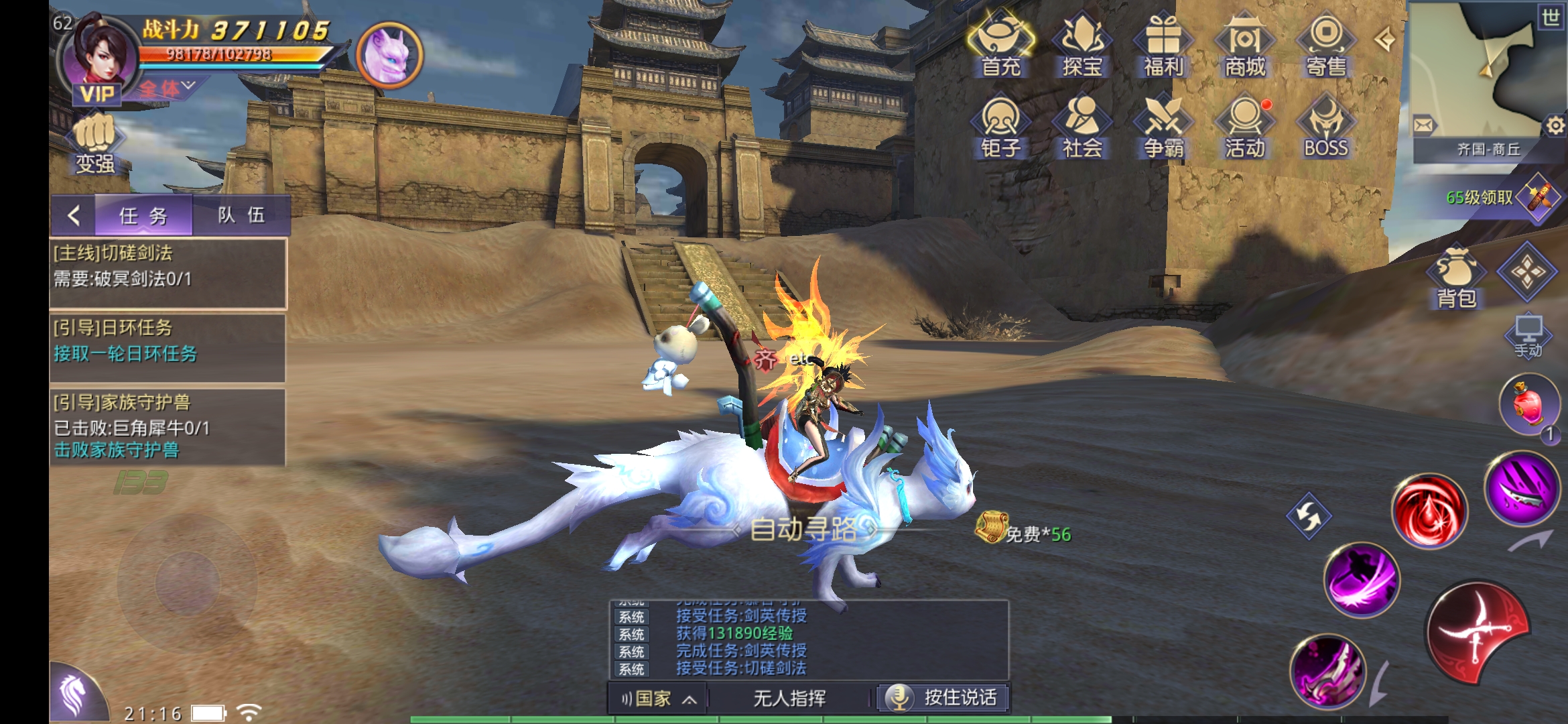Open the 活动 events menu
Screen dimensions: 1568x724
pyautogui.click(x=1245, y=127)
